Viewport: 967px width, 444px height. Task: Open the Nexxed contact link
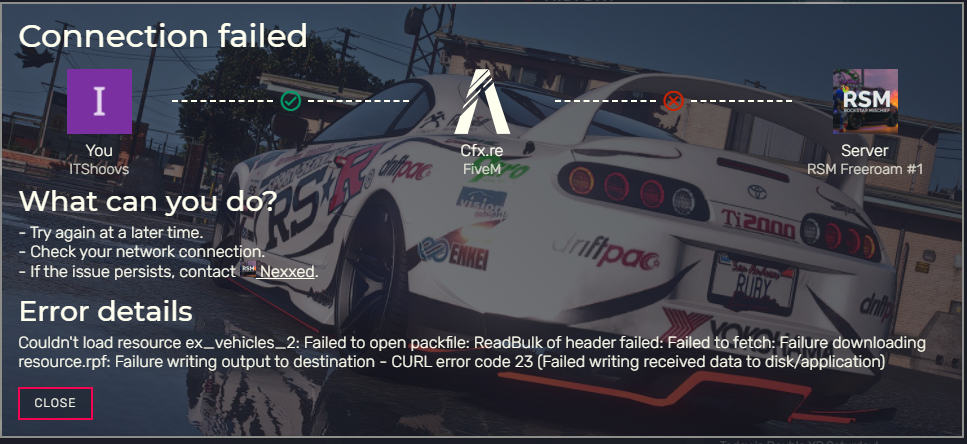[x=288, y=271]
